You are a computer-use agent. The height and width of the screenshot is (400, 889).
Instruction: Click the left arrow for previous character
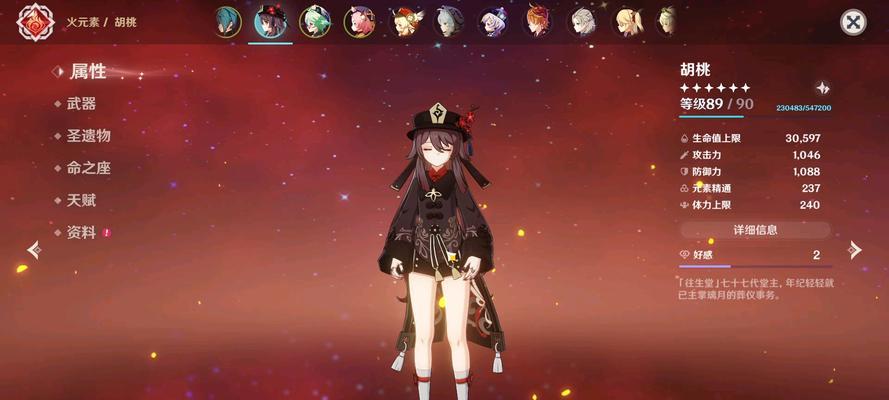coord(34,250)
